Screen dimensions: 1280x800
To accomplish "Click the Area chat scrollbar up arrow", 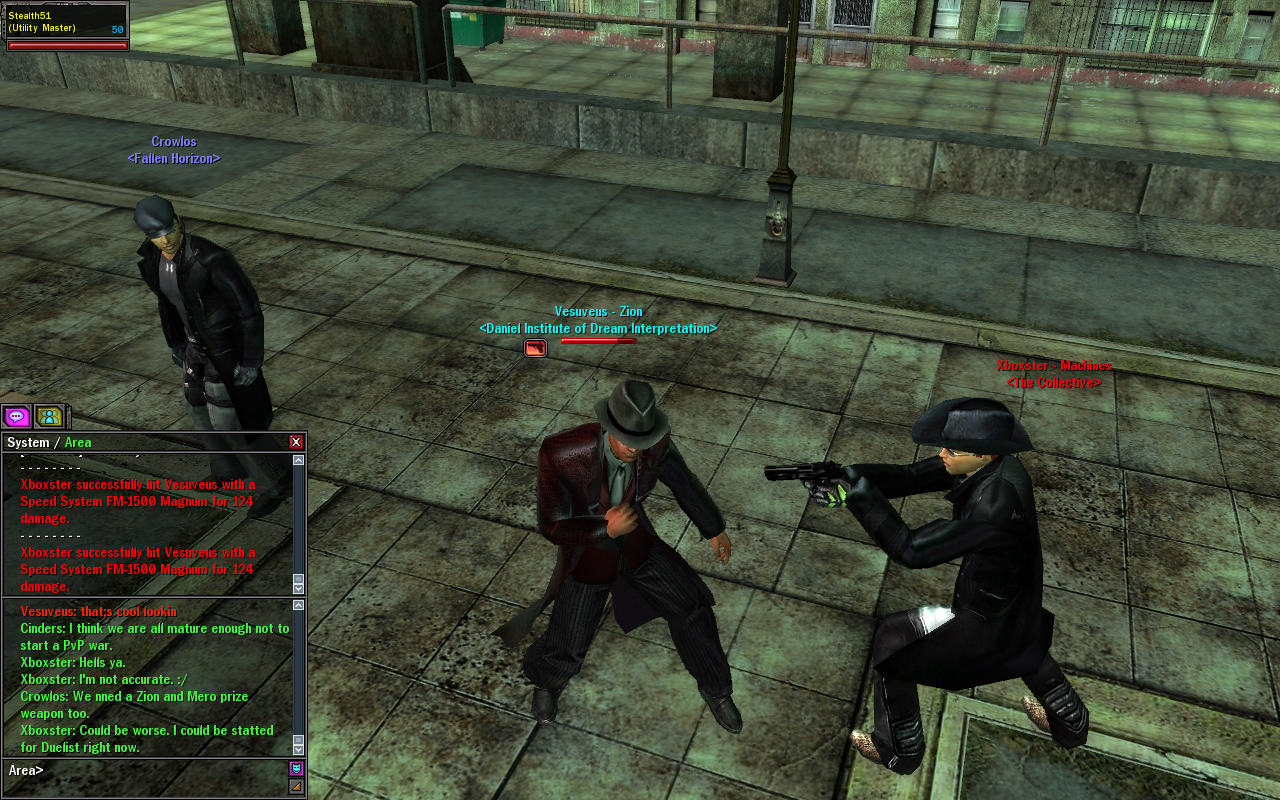I will pyautogui.click(x=298, y=605).
